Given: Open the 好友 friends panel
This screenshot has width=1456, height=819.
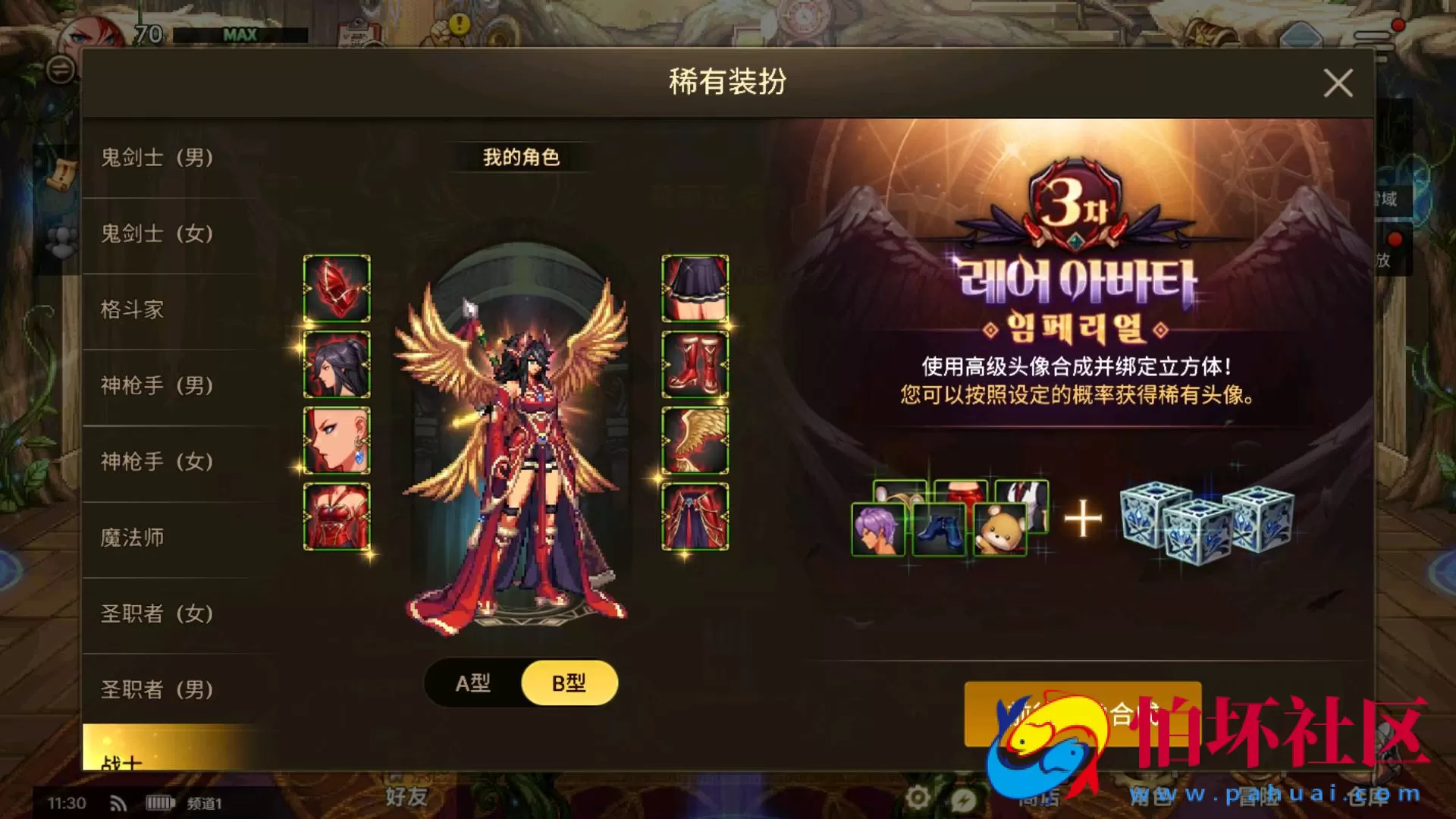Looking at the screenshot, I should (404, 800).
